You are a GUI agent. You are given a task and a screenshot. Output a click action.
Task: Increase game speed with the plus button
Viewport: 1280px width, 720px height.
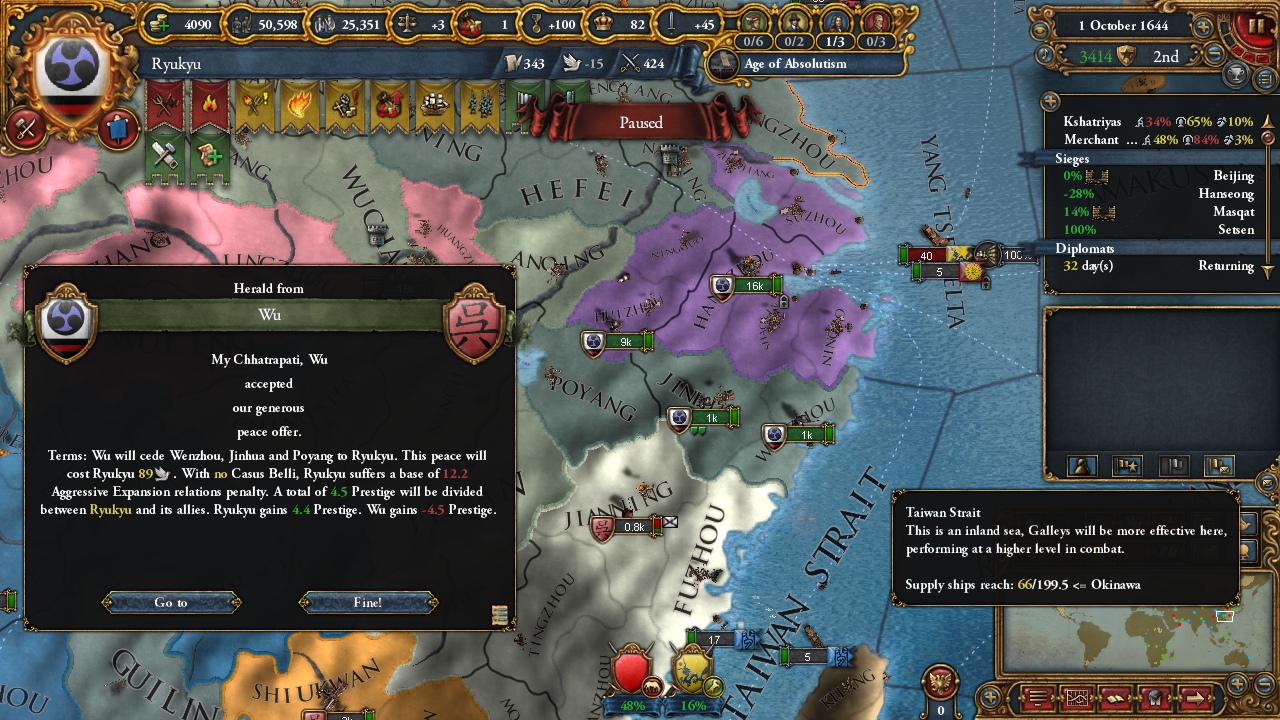(1203, 27)
